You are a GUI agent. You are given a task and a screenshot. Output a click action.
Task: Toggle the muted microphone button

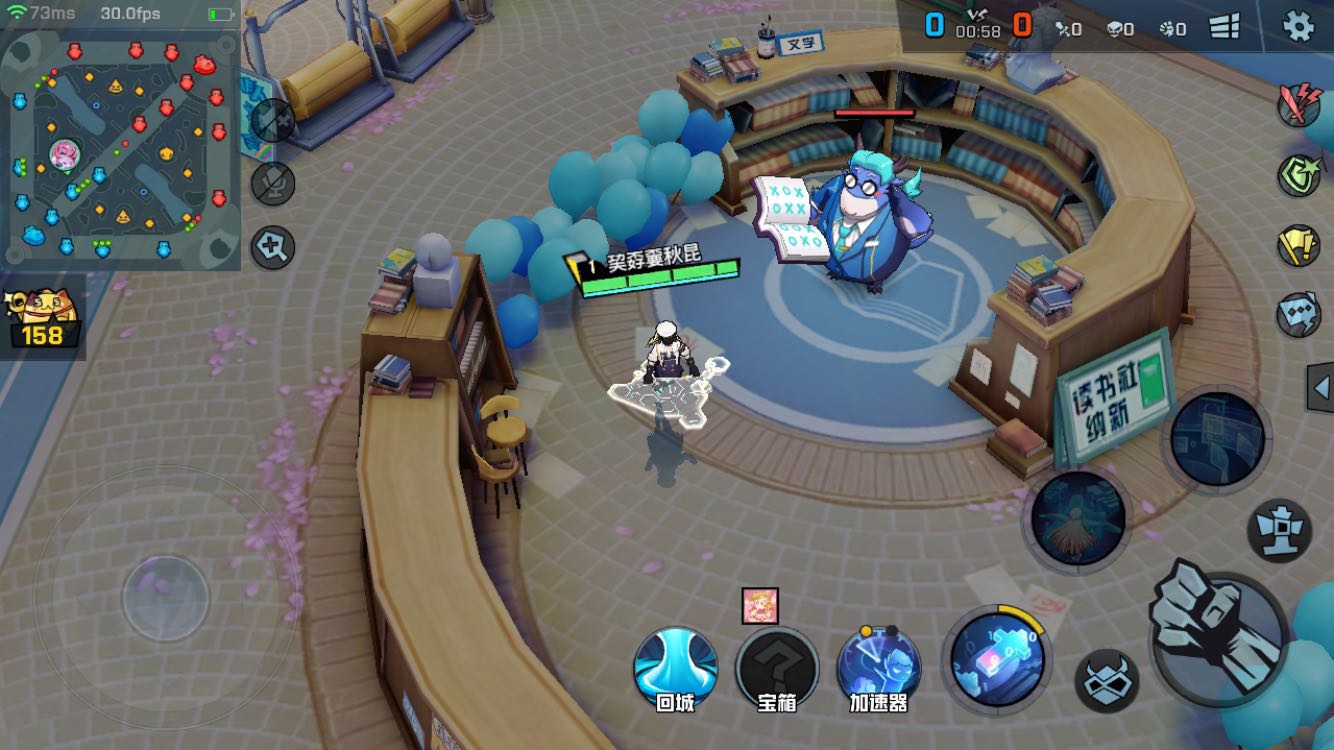[272, 183]
